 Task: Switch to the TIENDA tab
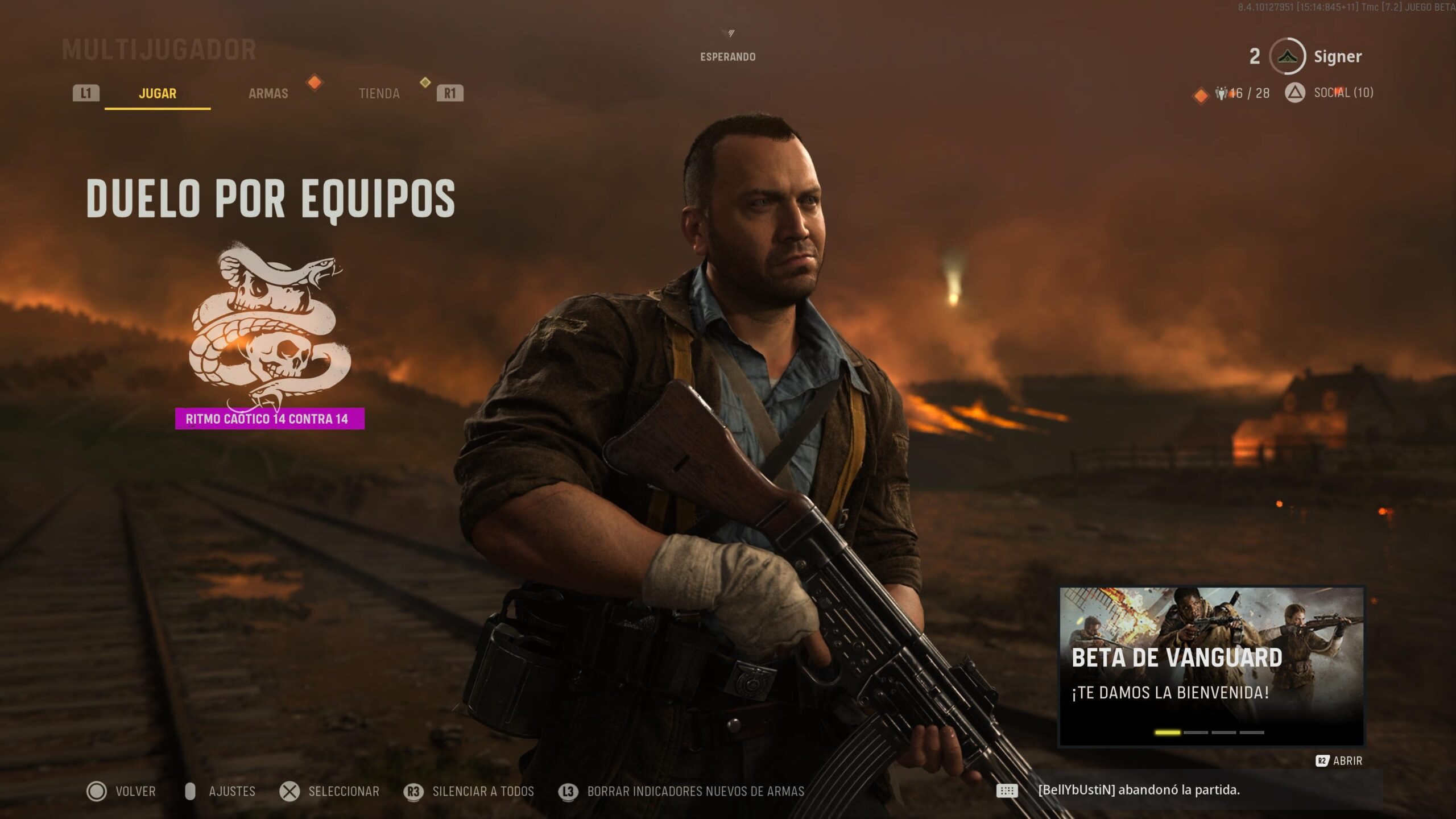click(x=379, y=93)
